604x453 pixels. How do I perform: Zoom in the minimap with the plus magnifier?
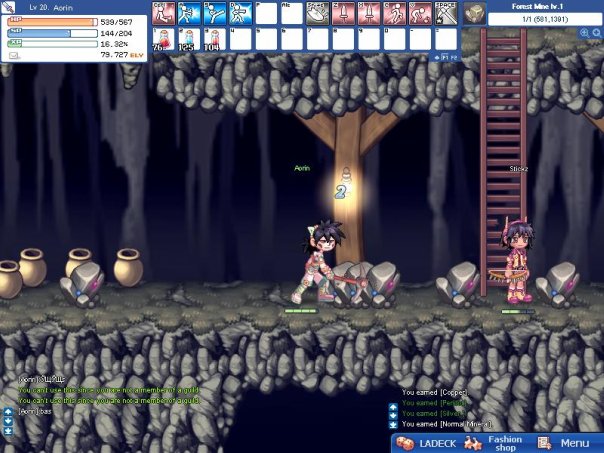pos(584,33)
